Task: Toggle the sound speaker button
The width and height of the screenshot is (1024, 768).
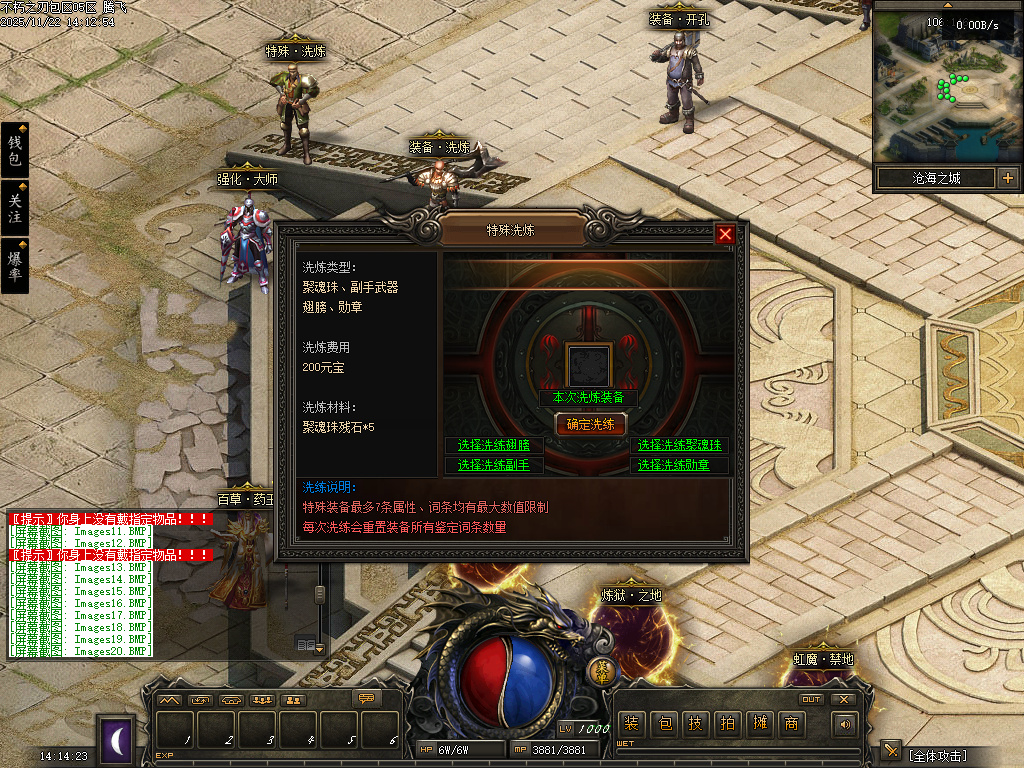Action: 846,724
